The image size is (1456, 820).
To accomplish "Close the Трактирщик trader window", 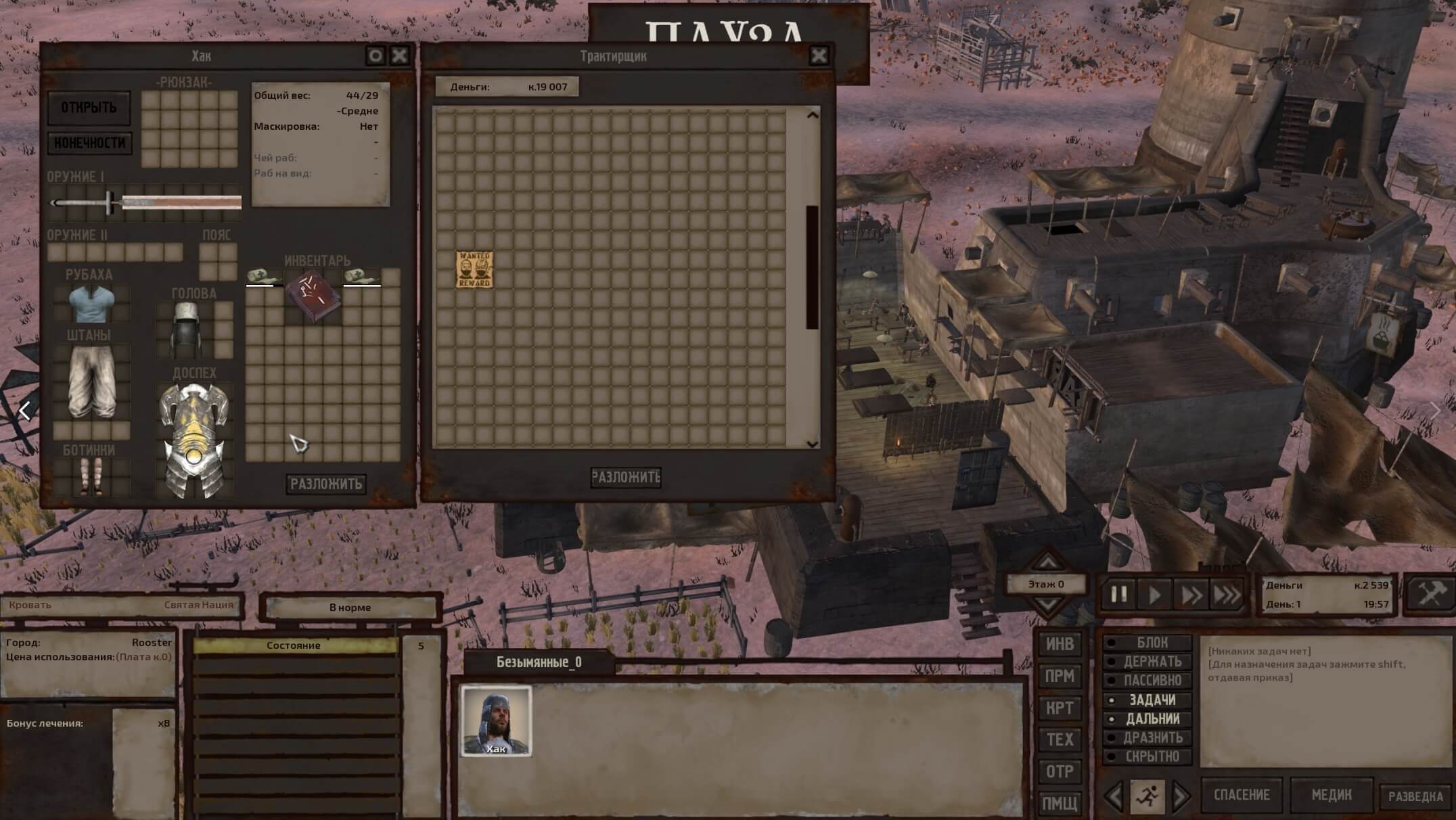I will pyautogui.click(x=819, y=55).
